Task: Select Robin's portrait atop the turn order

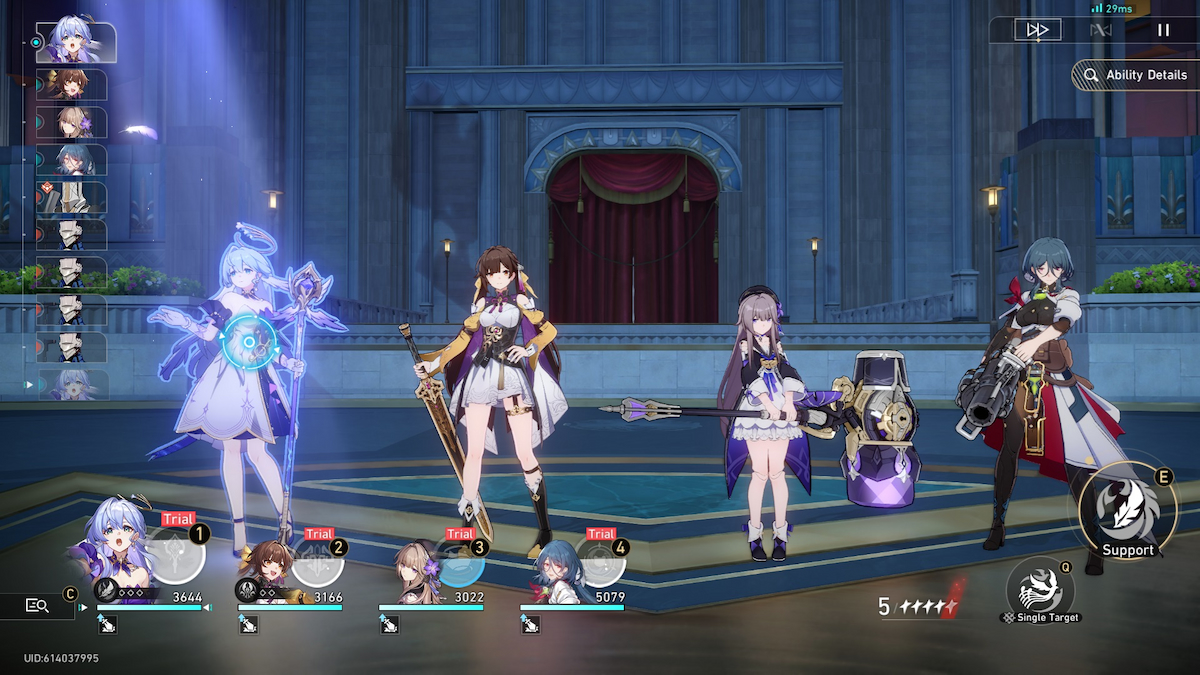Action: click(x=76, y=42)
